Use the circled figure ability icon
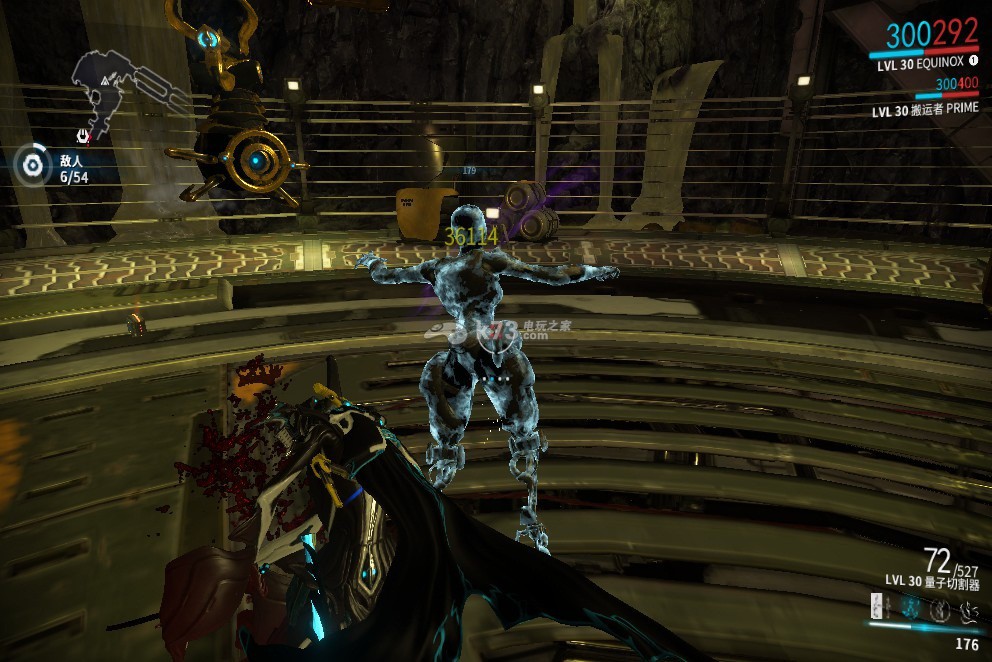 coord(940,608)
